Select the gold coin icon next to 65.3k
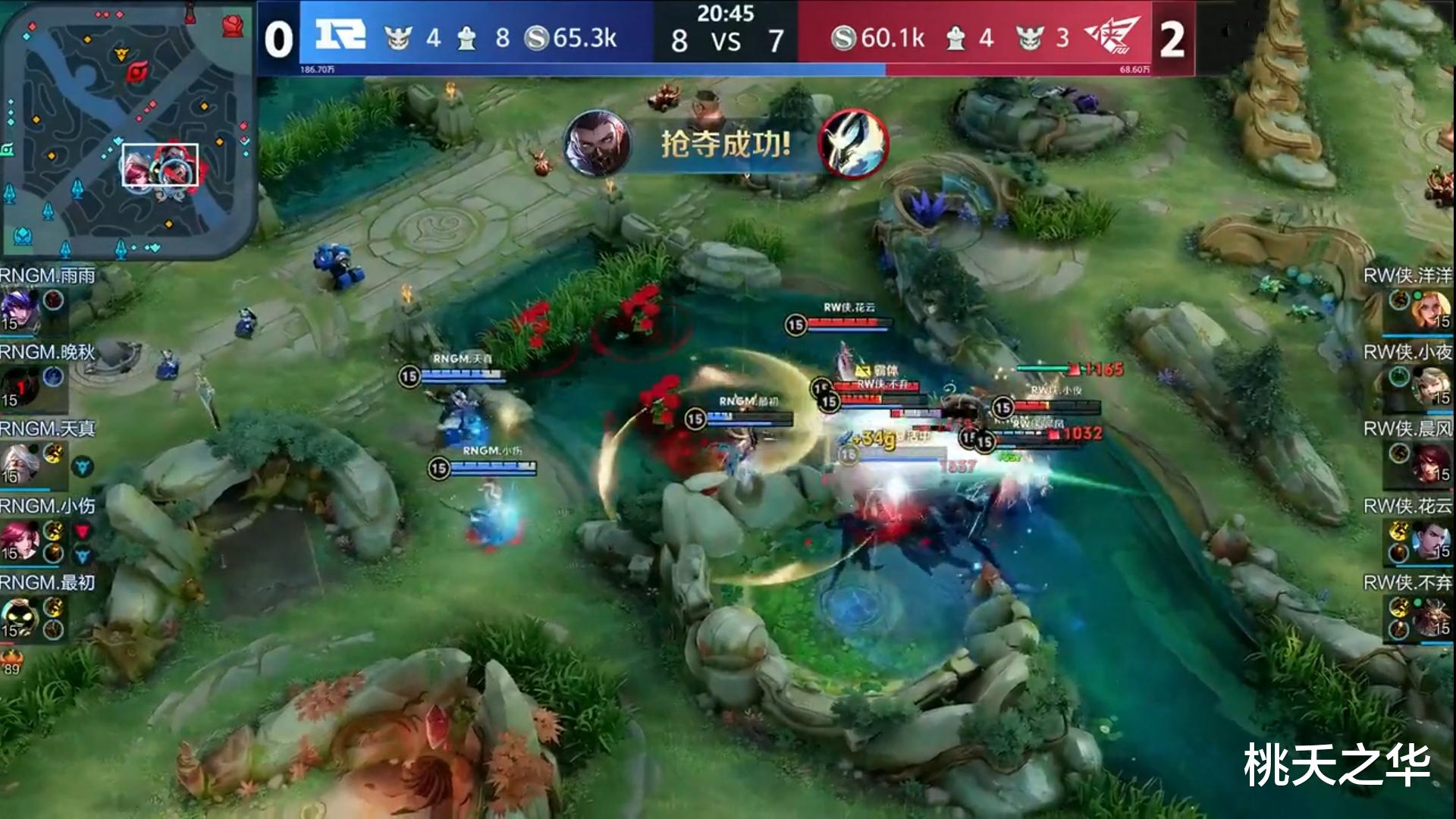 [540, 36]
